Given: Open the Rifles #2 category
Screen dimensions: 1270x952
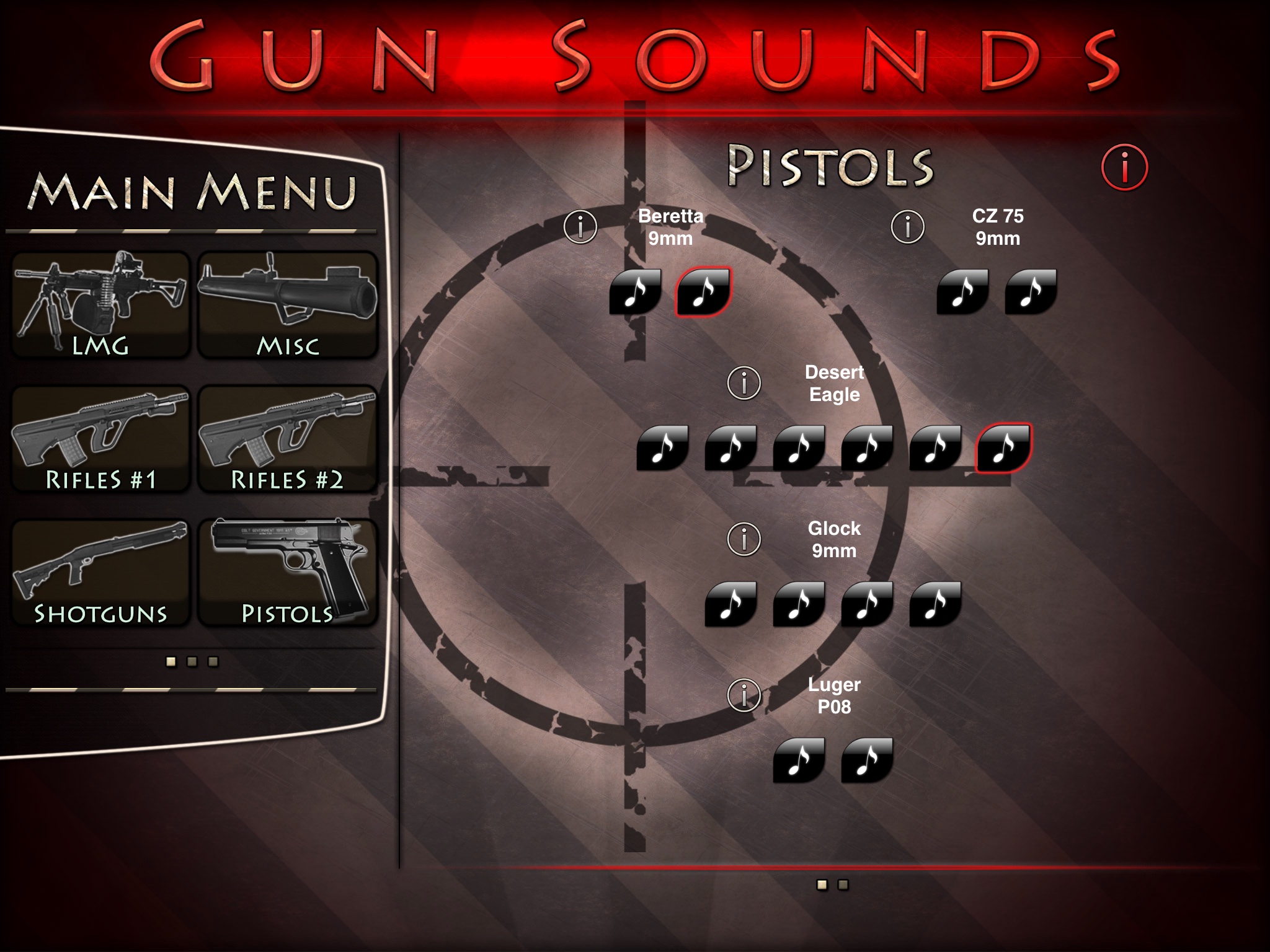Looking at the screenshot, I should [x=288, y=439].
